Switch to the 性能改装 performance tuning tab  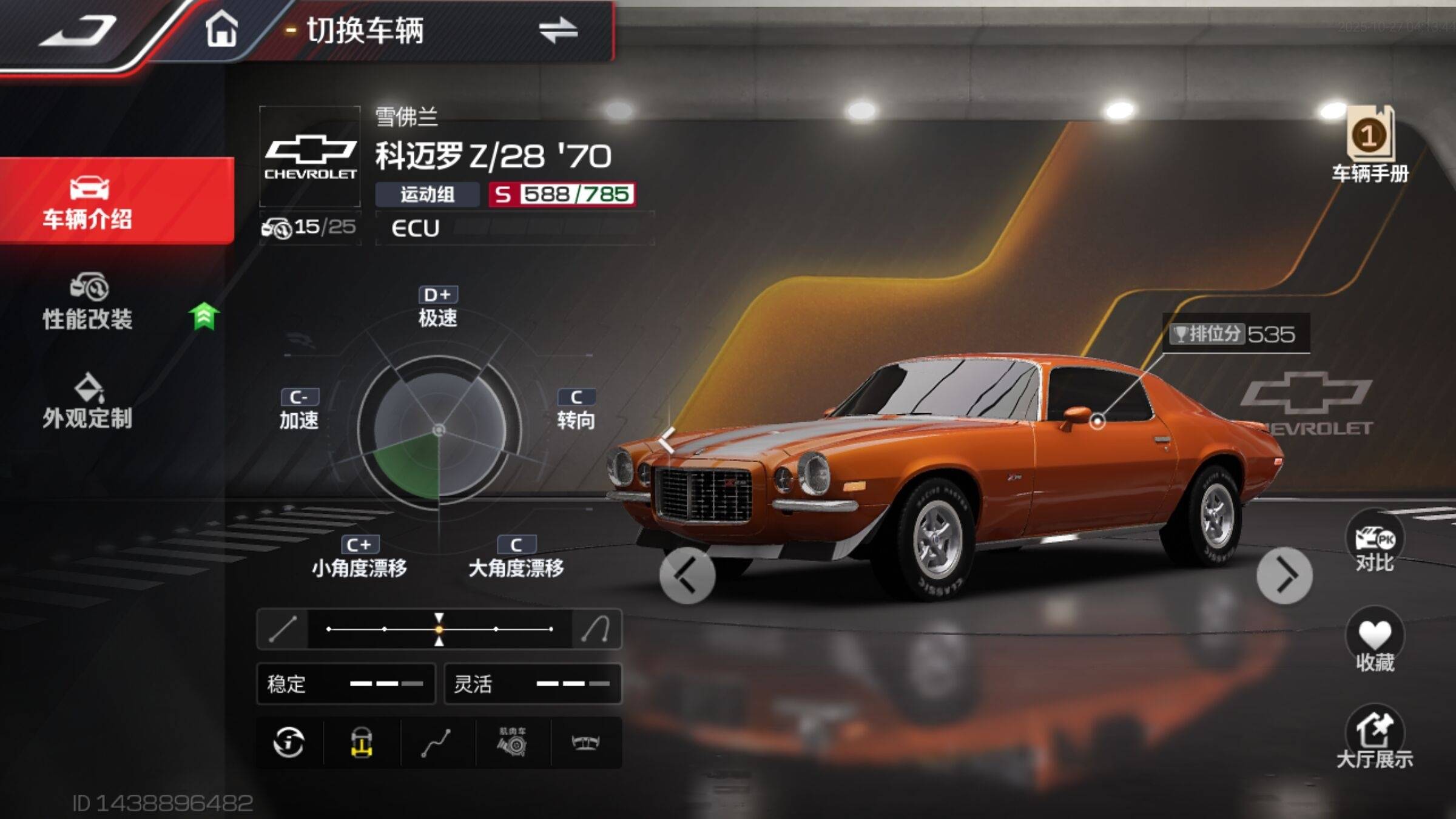pyautogui.click(x=88, y=302)
